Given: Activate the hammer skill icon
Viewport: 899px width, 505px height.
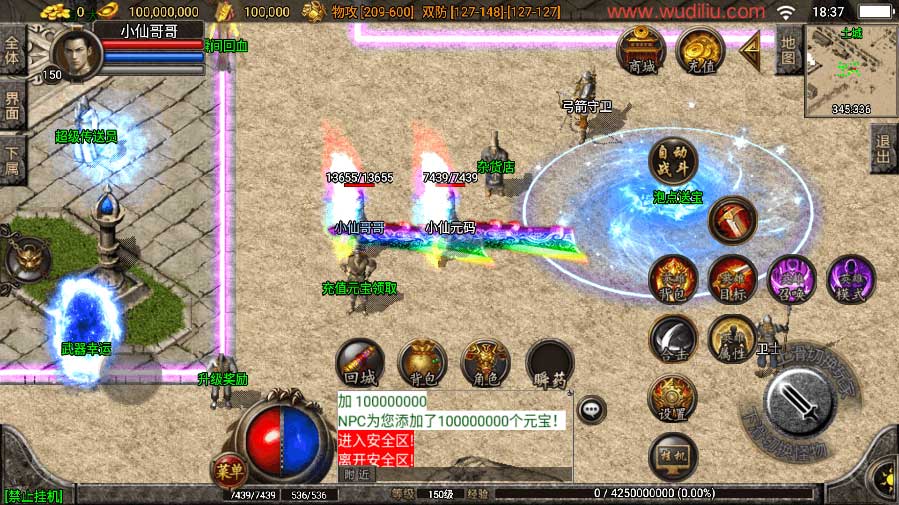Looking at the screenshot, I should coord(732,219).
